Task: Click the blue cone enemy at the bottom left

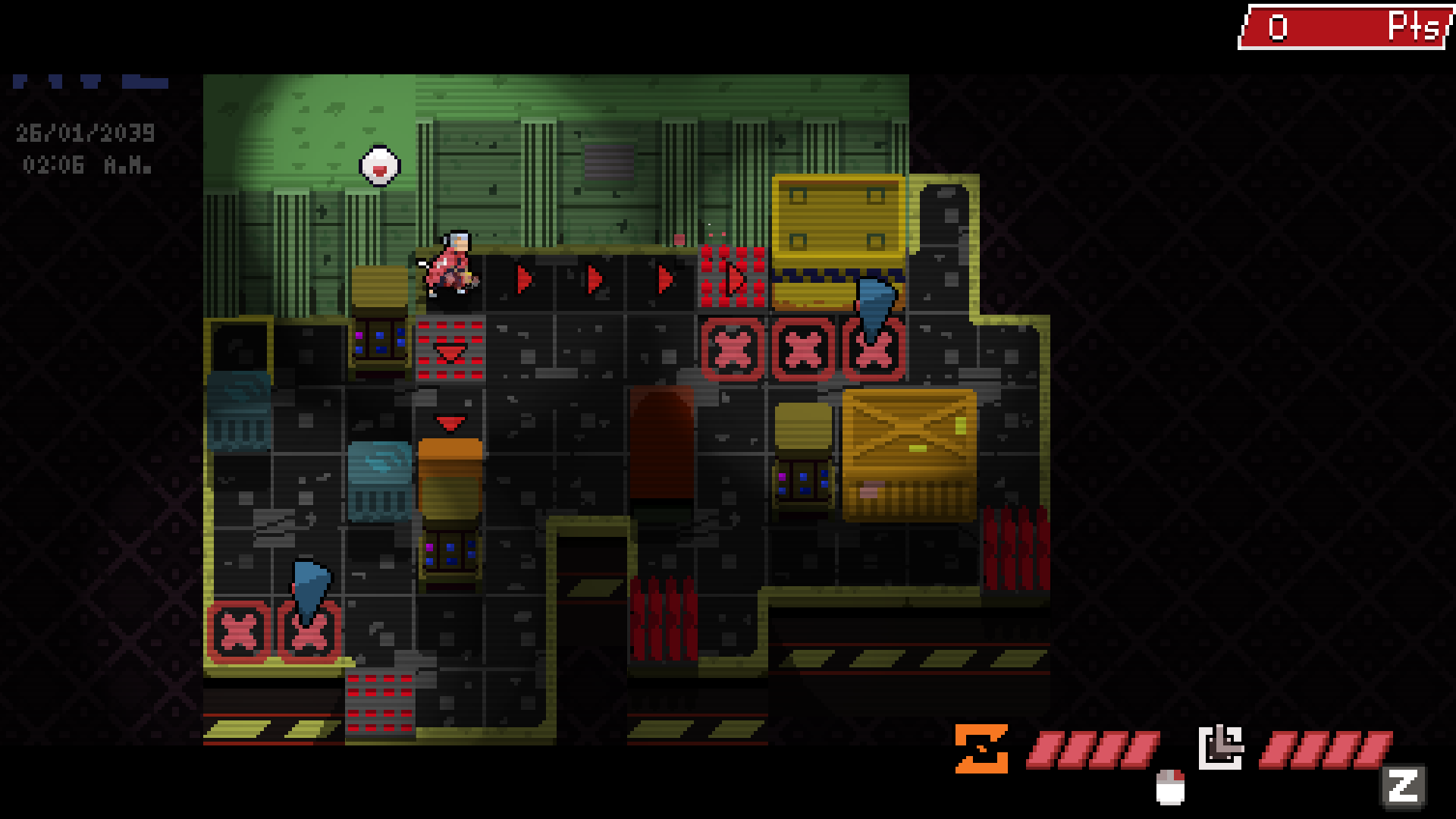Action: click(310, 588)
